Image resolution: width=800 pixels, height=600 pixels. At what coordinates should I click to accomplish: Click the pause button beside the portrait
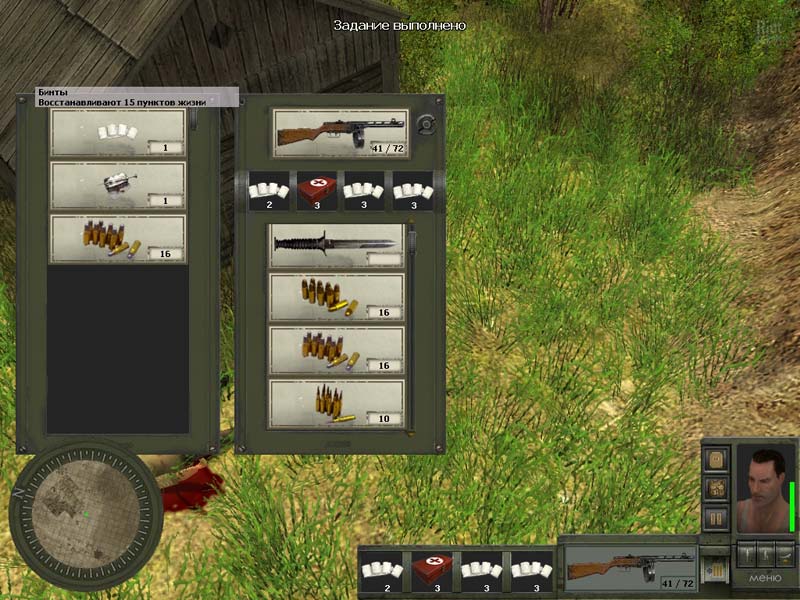point(715,518)
